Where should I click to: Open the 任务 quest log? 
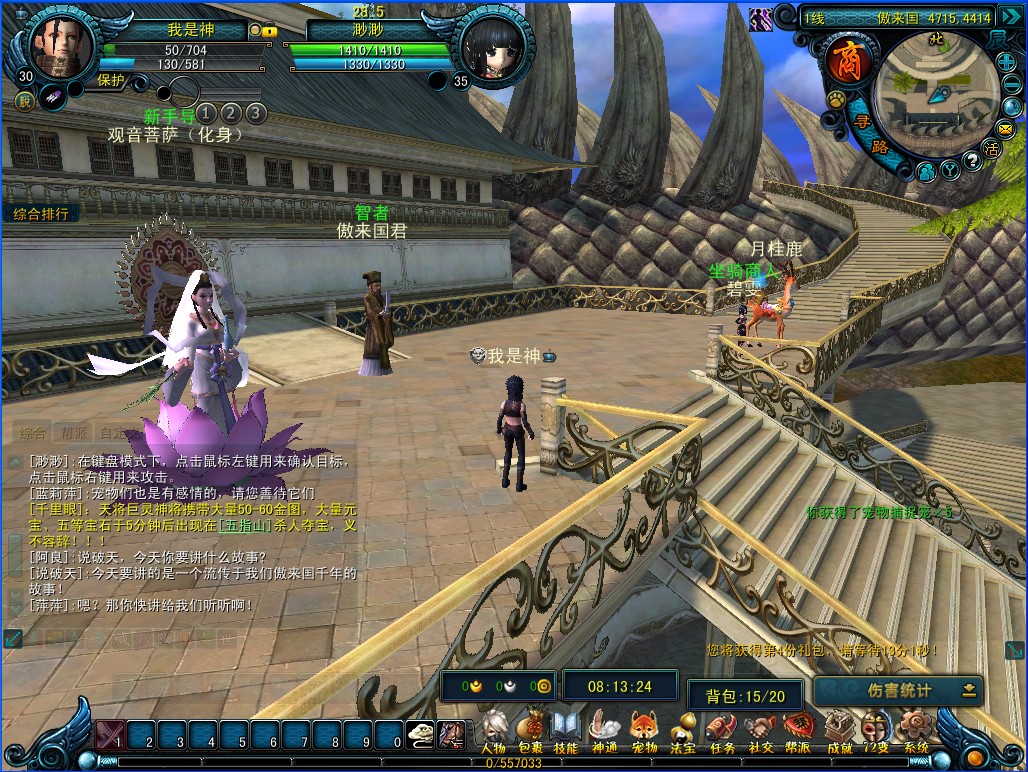click(x=721, y=731)
